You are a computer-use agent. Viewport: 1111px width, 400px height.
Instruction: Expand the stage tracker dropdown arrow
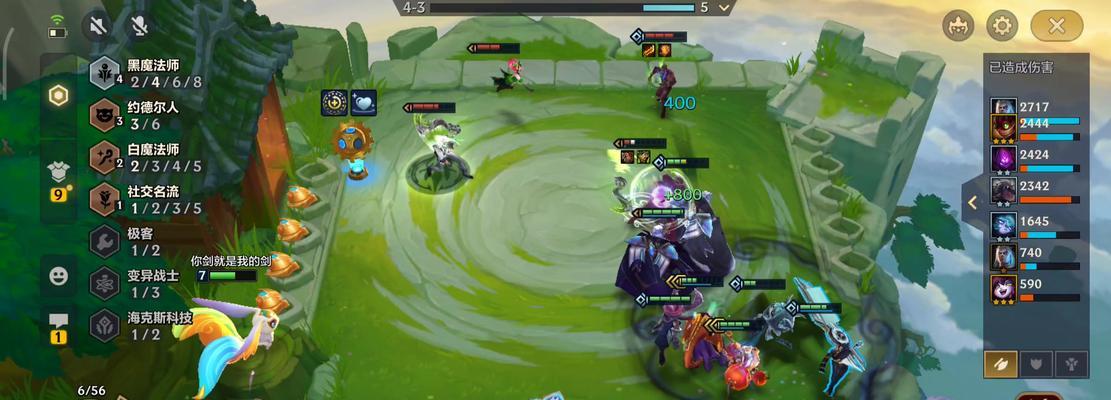coord(725,7)
